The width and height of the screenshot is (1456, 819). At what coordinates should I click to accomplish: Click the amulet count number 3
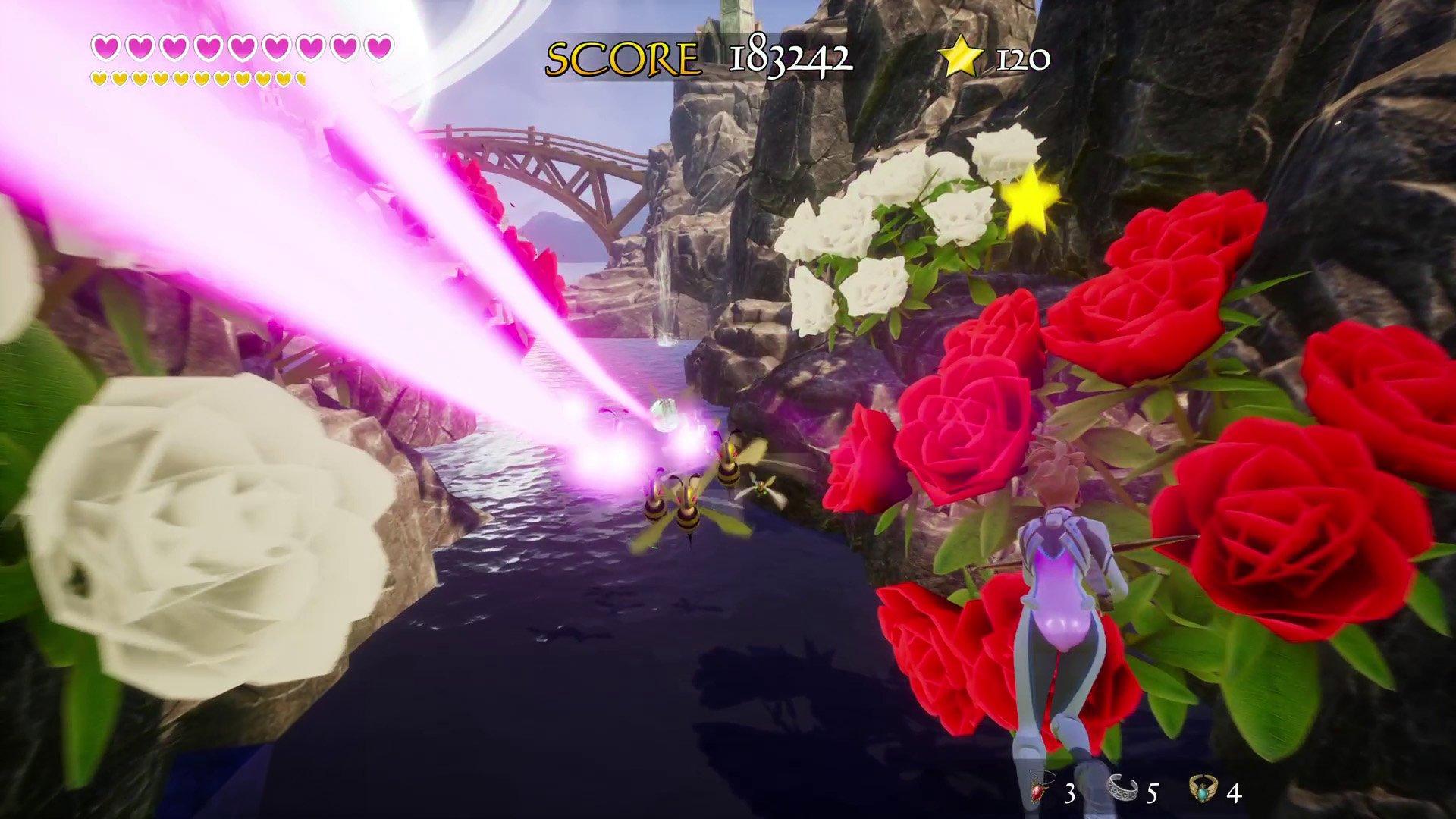tap(1069, 792)
